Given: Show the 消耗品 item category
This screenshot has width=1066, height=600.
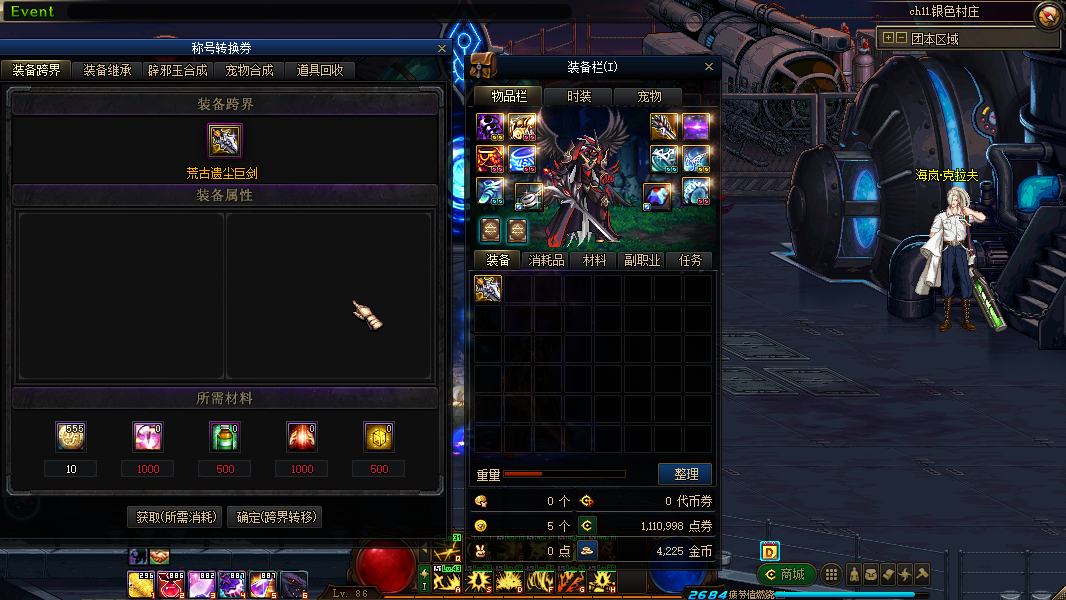Looking at the screenshot, I should coord(546,260).
